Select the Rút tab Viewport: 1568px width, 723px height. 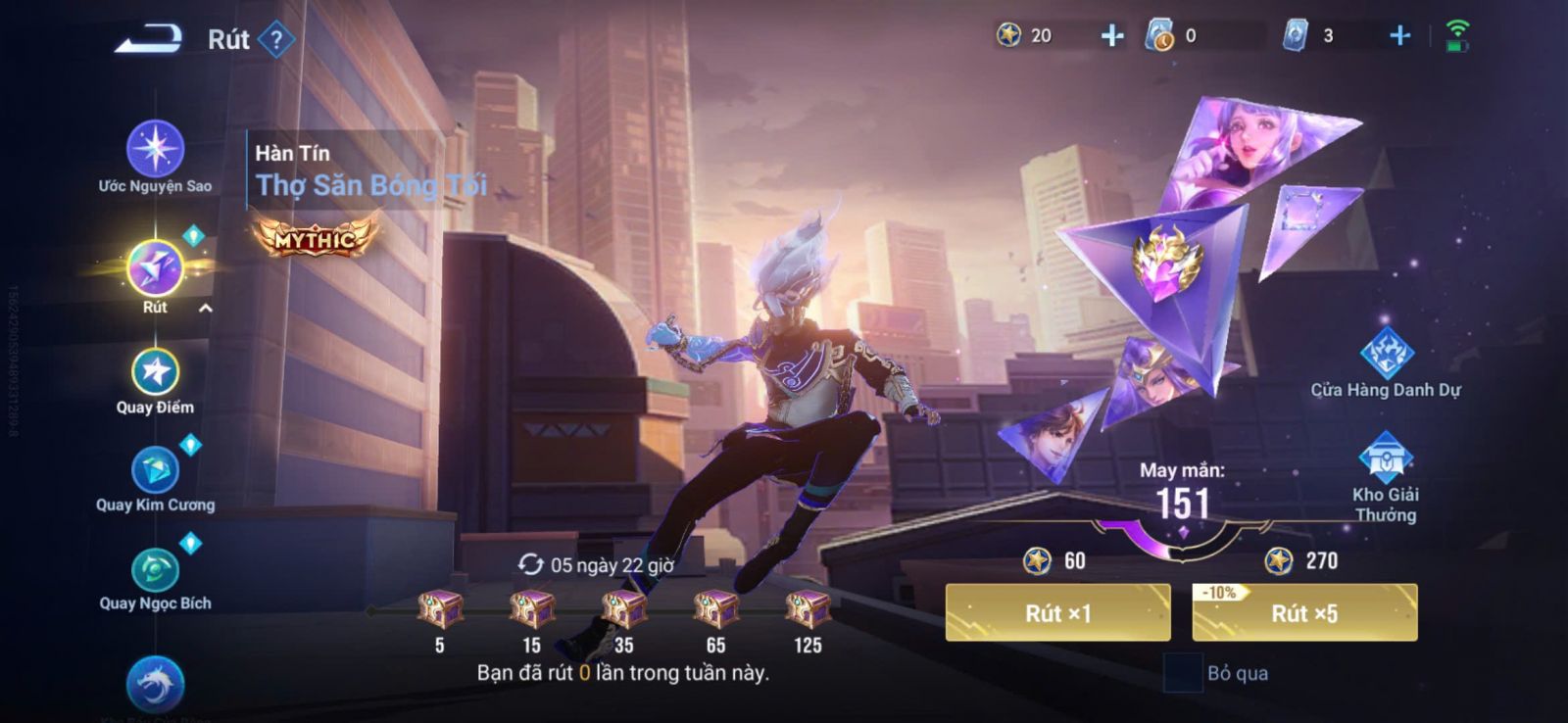click(x=155, y=268)
